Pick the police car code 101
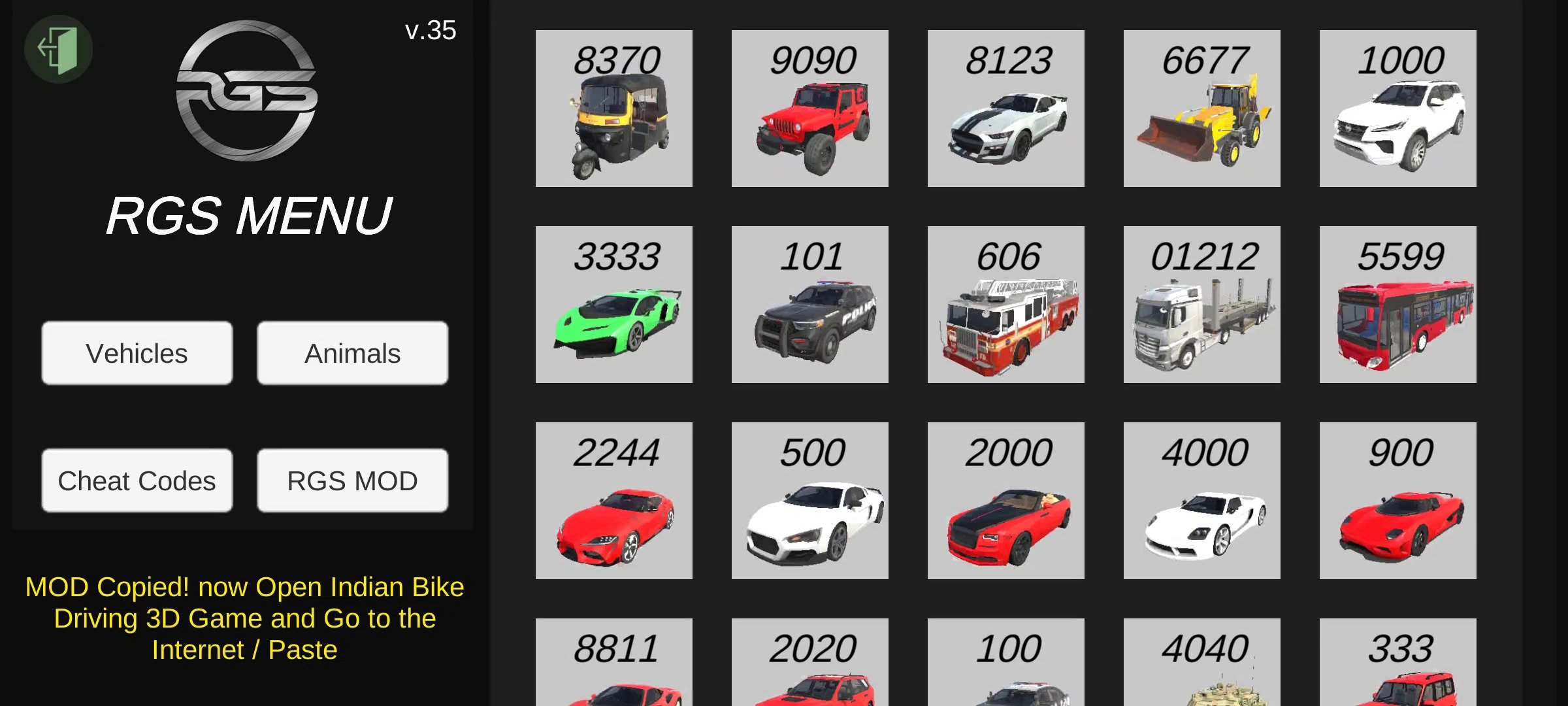Screen dimensions: 1568x706 (x=809, y=305)
